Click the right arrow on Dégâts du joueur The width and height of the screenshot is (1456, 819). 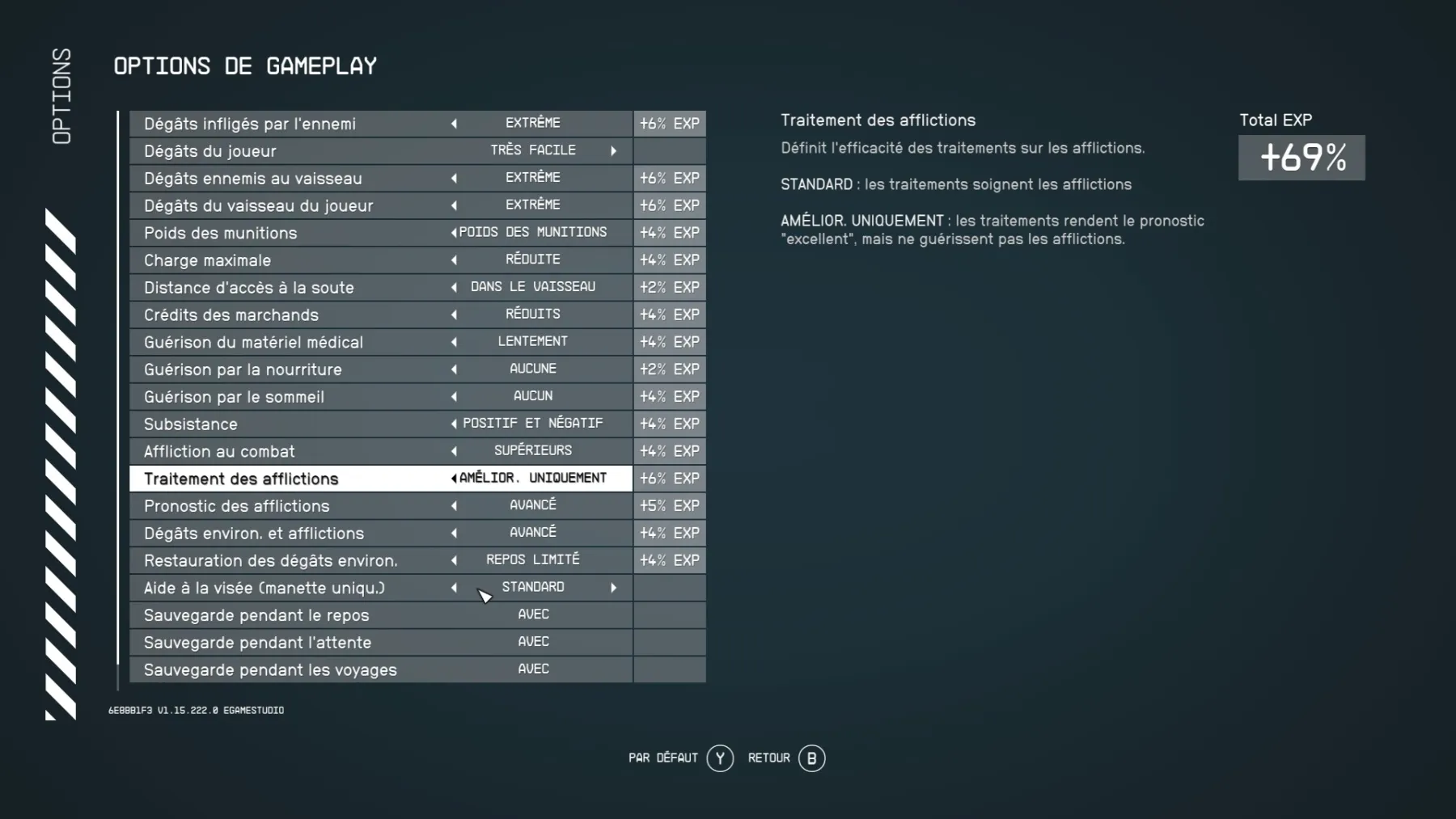click(613, 151)
